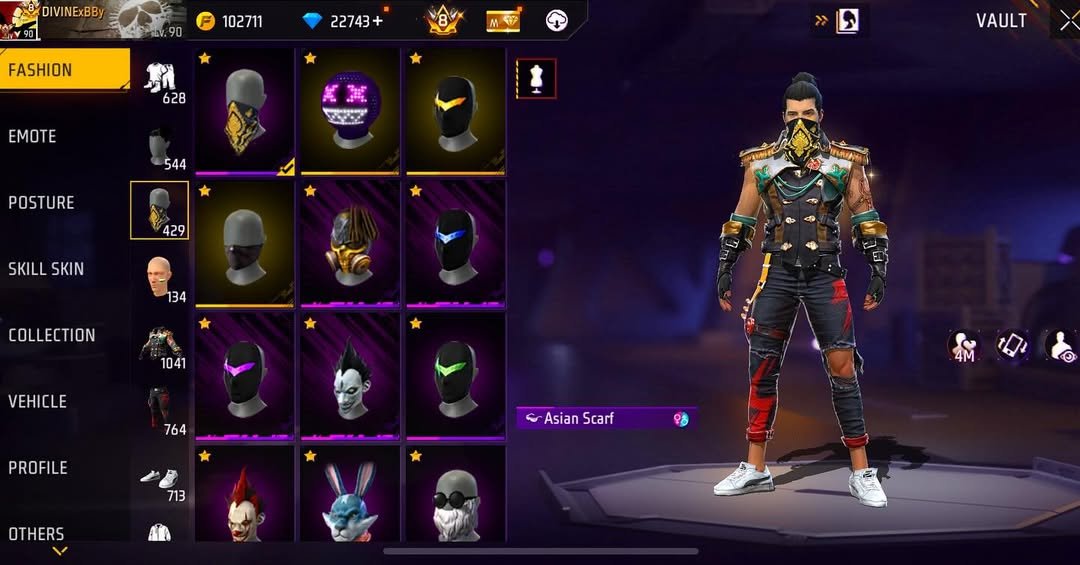Select the black mask with blue visor

(455, 243)
